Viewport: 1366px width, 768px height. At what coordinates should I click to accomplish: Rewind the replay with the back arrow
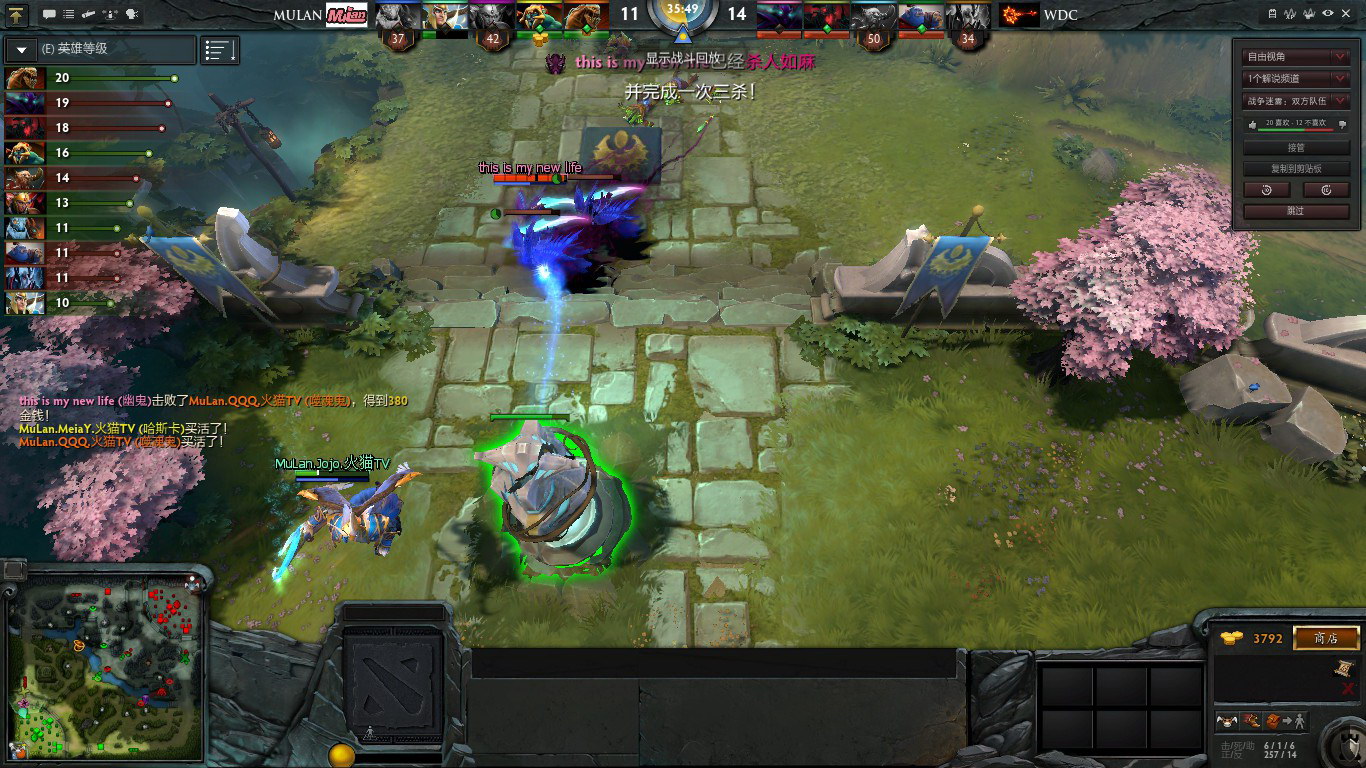pos(1266,190)
